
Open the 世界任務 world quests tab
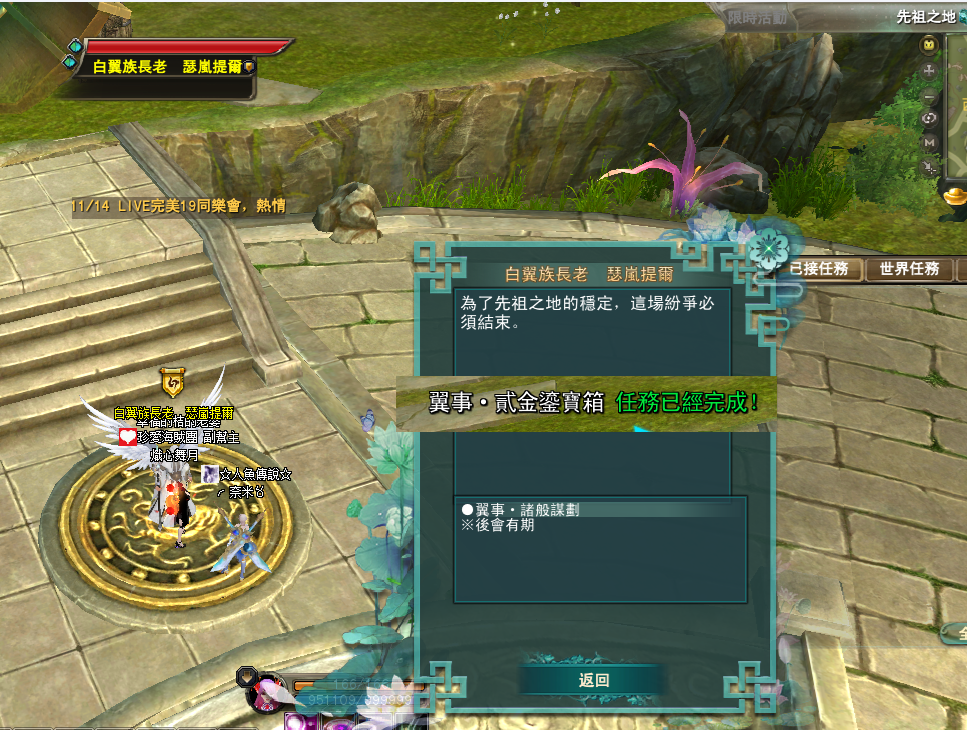point(909,269)
